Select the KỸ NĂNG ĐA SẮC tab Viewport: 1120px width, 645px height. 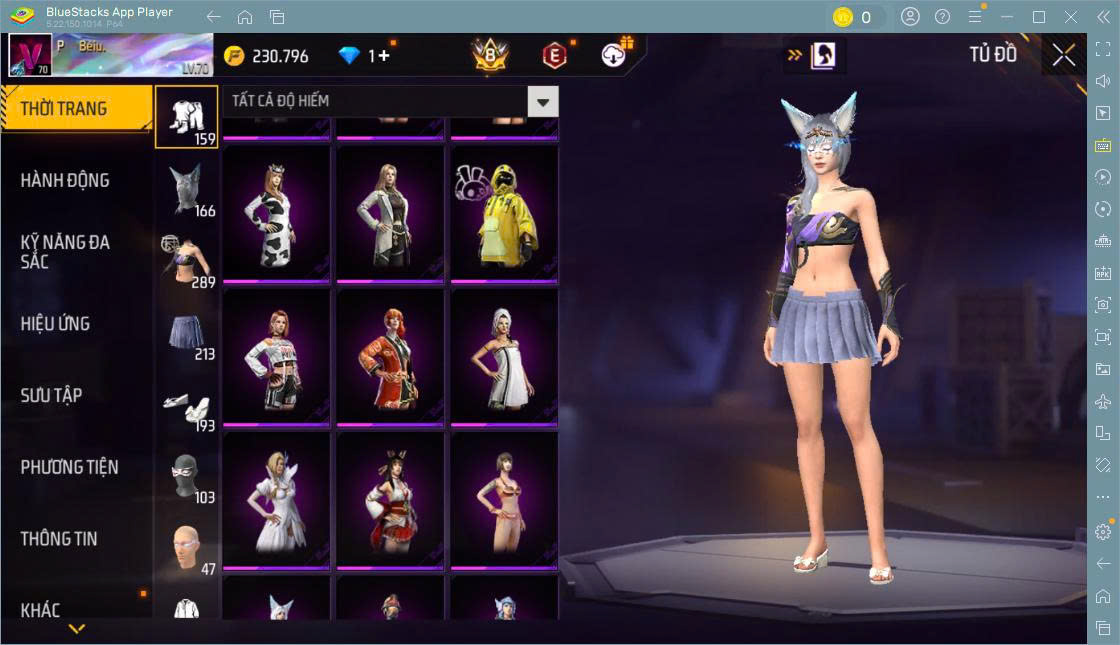65,252
